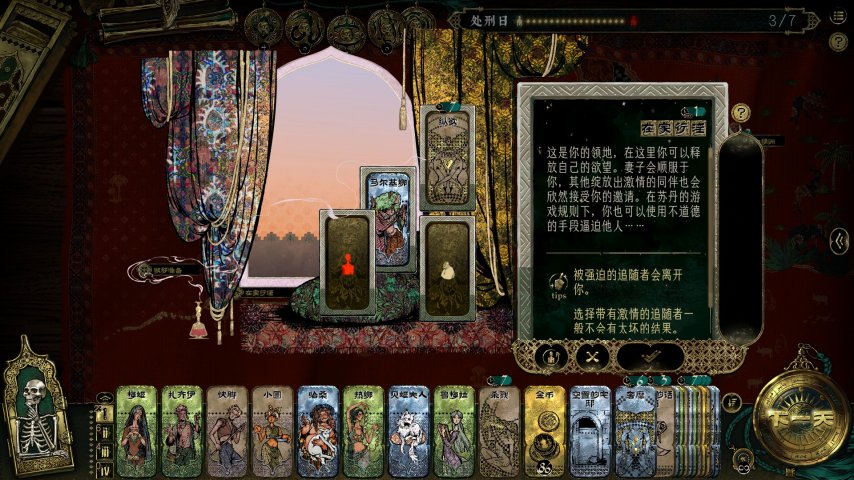Viewport: 854px width, 480px height.
Task: Select the empty slot with the white pouch silhouette
Action: coord(445,268)
